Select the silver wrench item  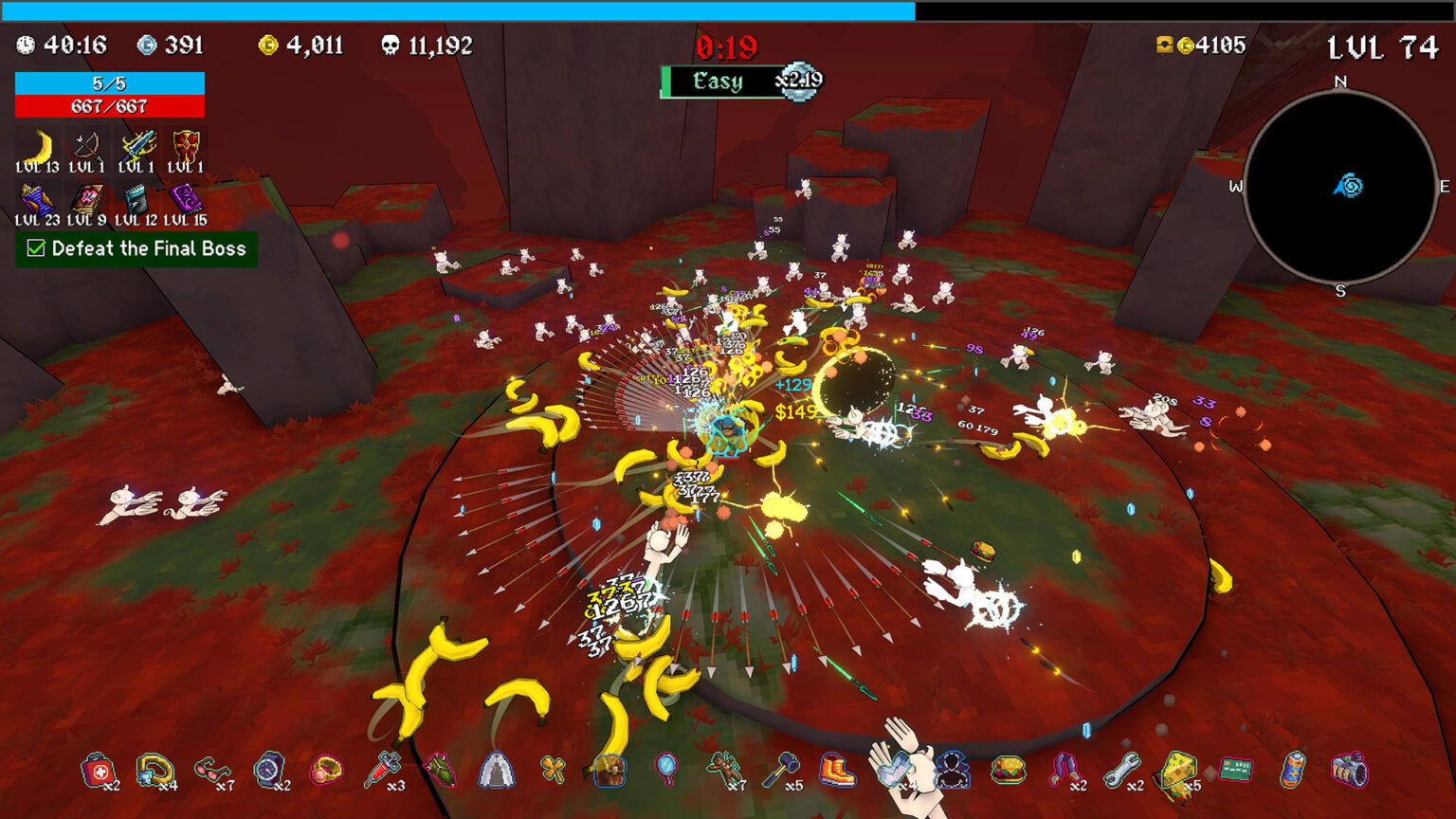(1121, 771)
